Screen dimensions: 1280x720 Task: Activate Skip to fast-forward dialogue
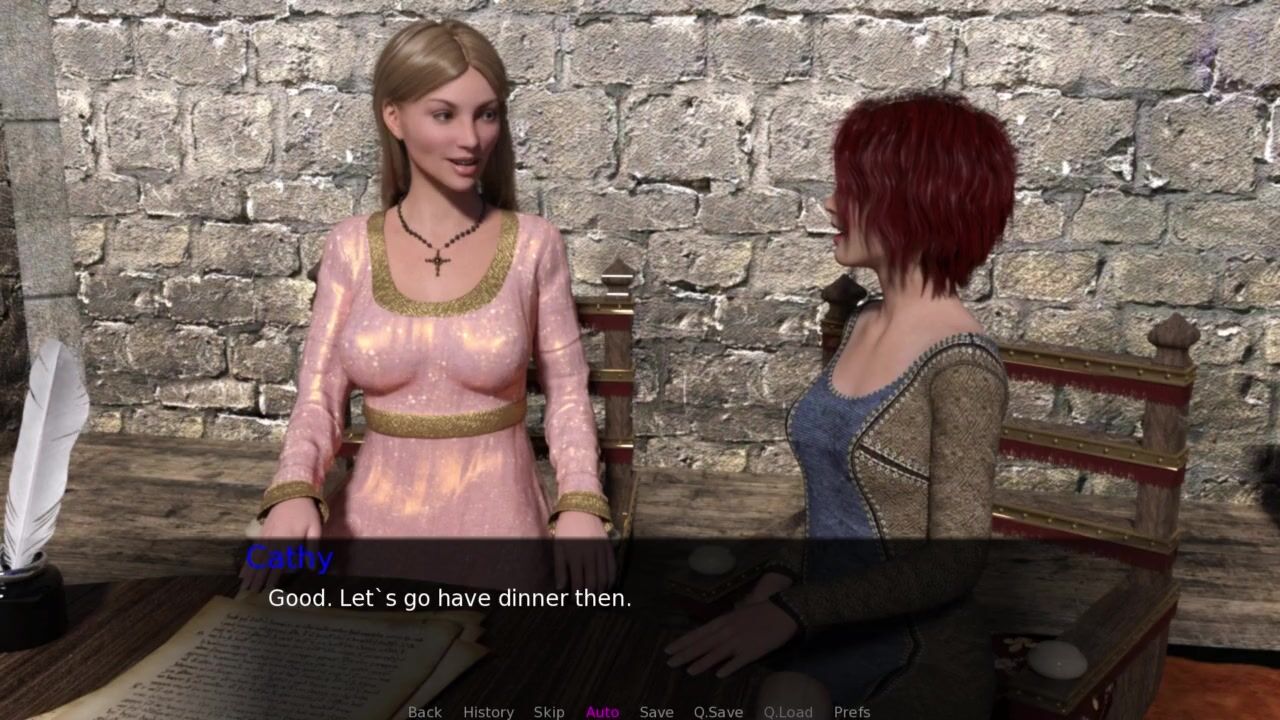[549, 712]
